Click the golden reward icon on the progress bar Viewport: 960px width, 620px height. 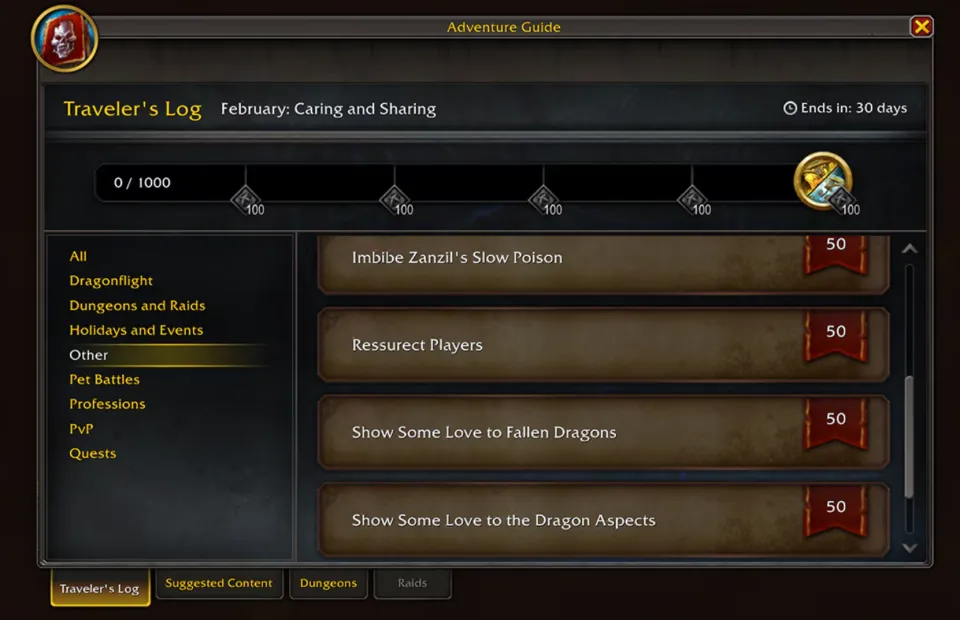[x=823, y=182]
